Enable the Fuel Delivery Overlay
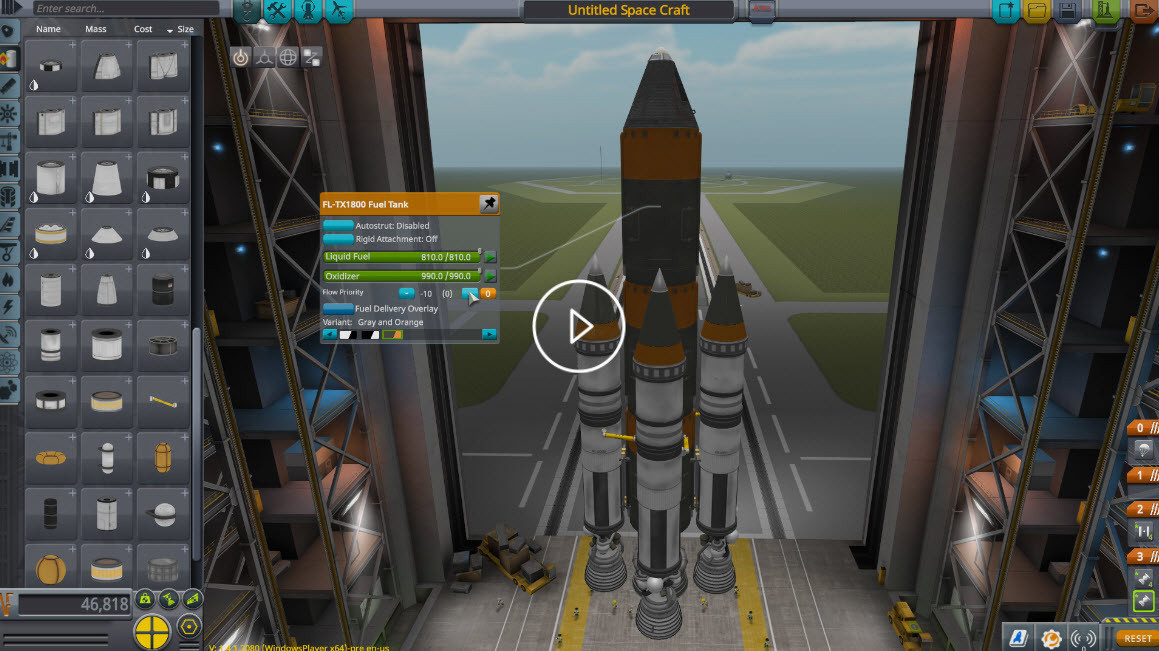 [x=338, y=309]
